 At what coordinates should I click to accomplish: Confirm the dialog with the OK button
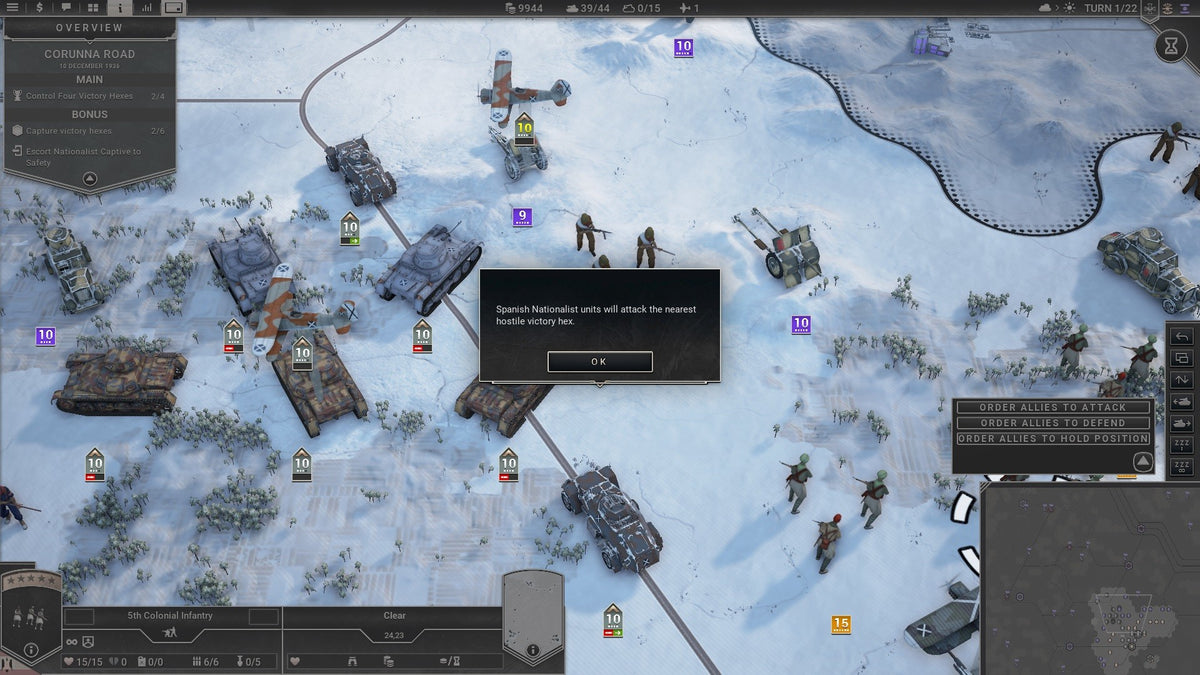[x=600, y=361]
